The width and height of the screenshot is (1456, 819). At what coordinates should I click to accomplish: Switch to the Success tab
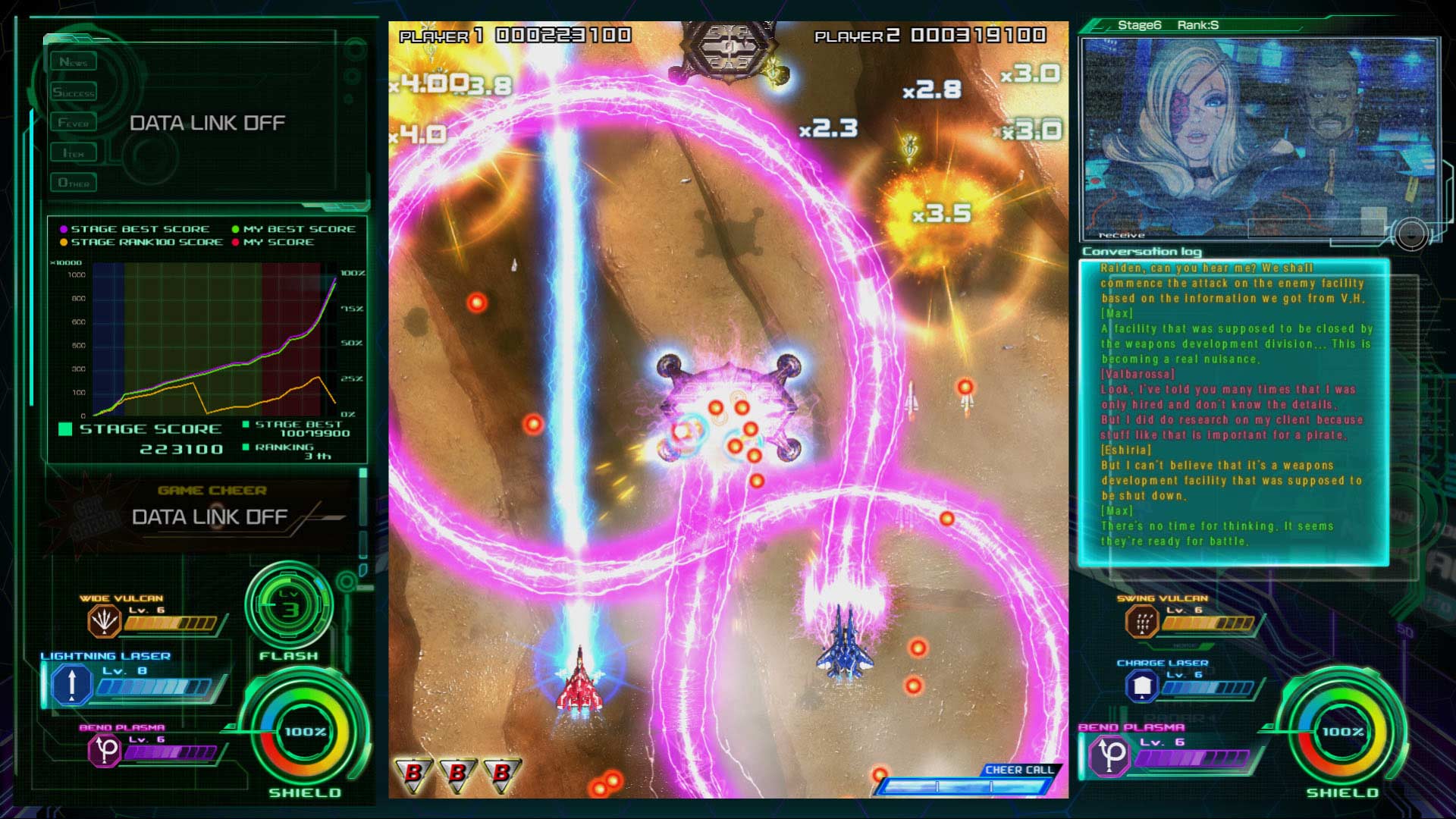point(75,91)
